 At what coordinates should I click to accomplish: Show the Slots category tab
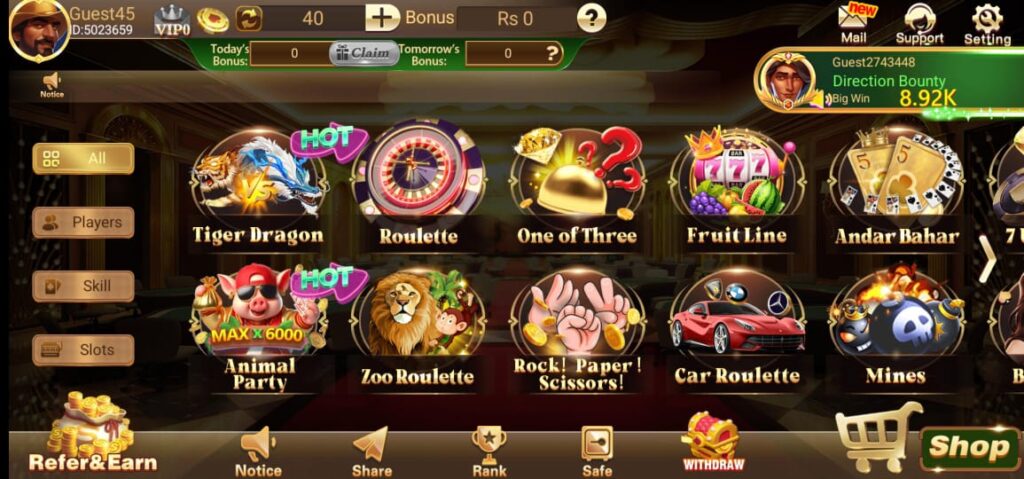[x=83, y=350]
